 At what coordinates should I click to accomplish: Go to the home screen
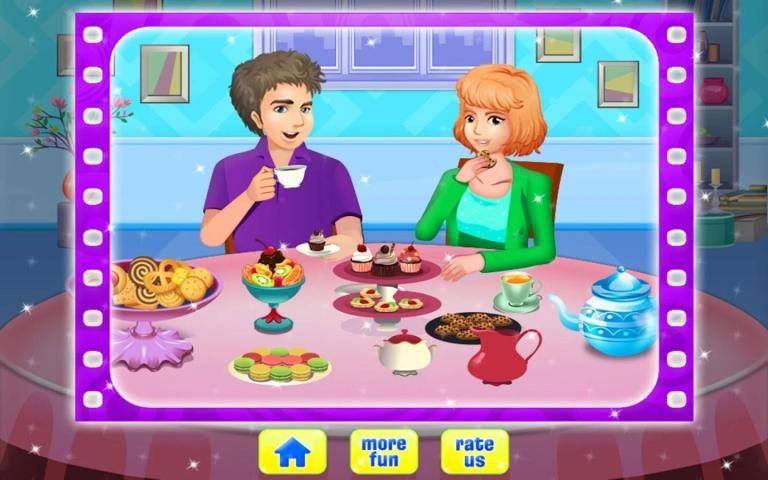(292, 451)
